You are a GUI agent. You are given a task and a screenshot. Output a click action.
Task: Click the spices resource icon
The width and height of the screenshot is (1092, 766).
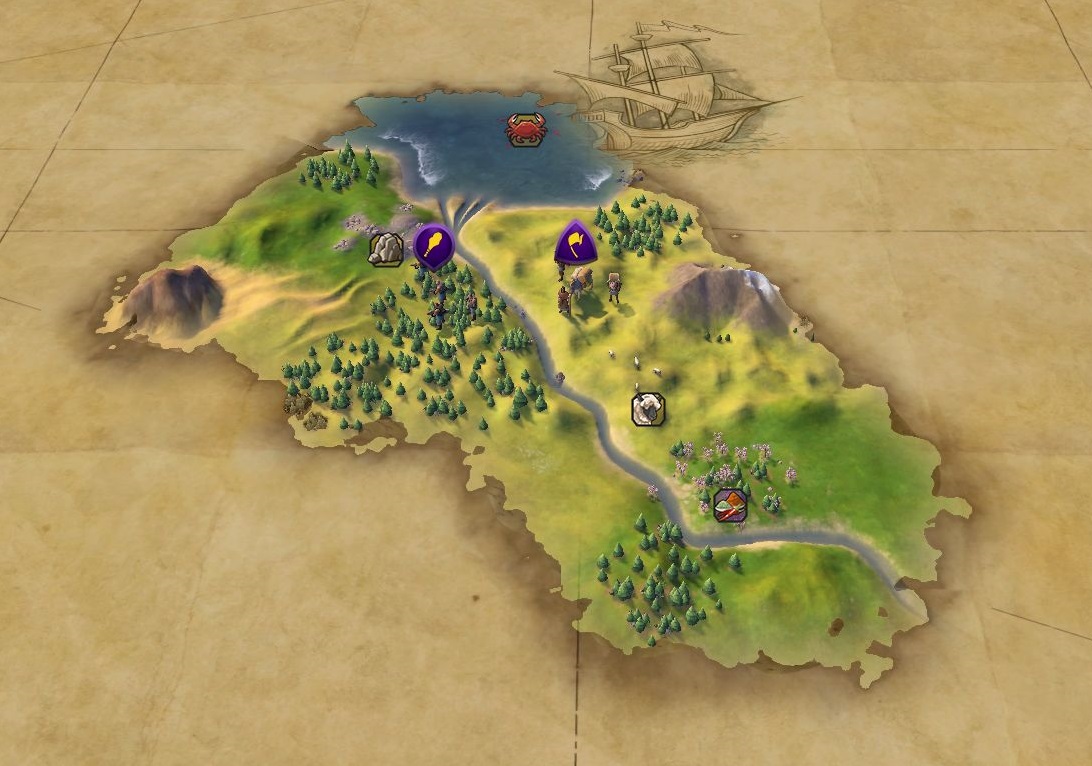[731, 505]
